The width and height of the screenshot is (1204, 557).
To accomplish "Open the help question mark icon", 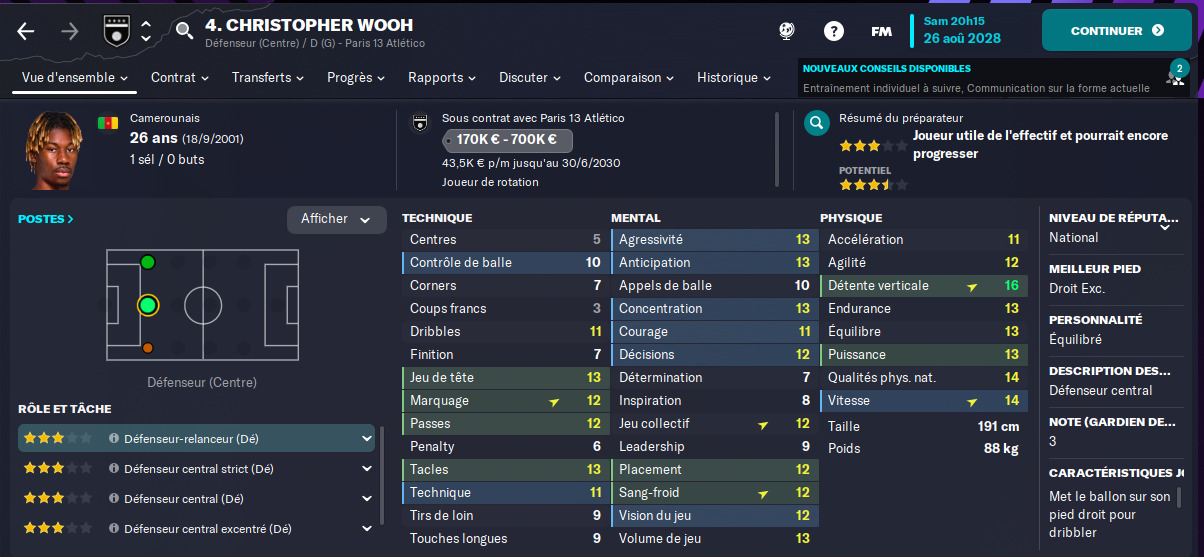I will click(x=834, y=31).
